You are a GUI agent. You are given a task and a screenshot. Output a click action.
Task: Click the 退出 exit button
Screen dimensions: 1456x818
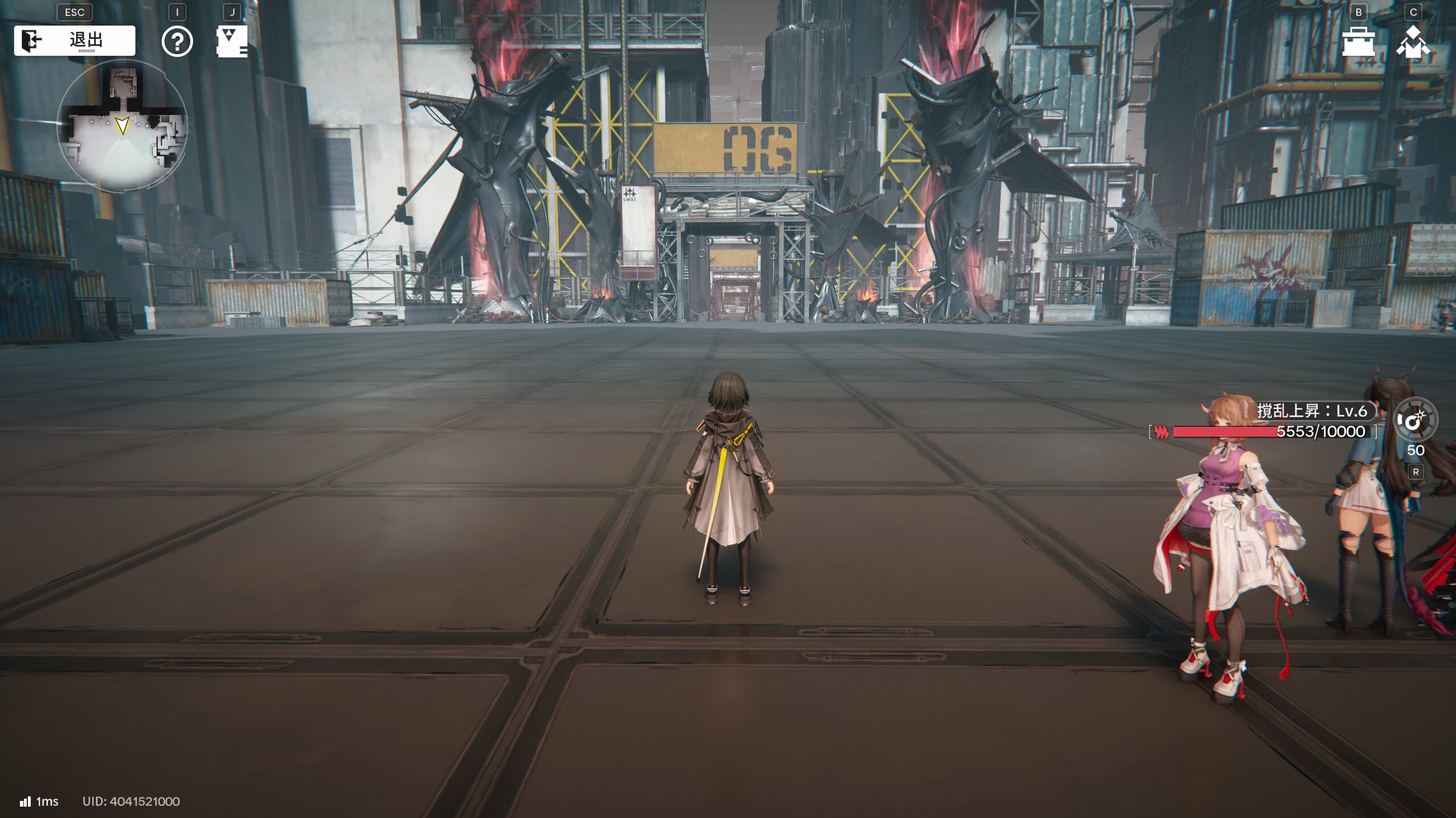pos(75,40)
